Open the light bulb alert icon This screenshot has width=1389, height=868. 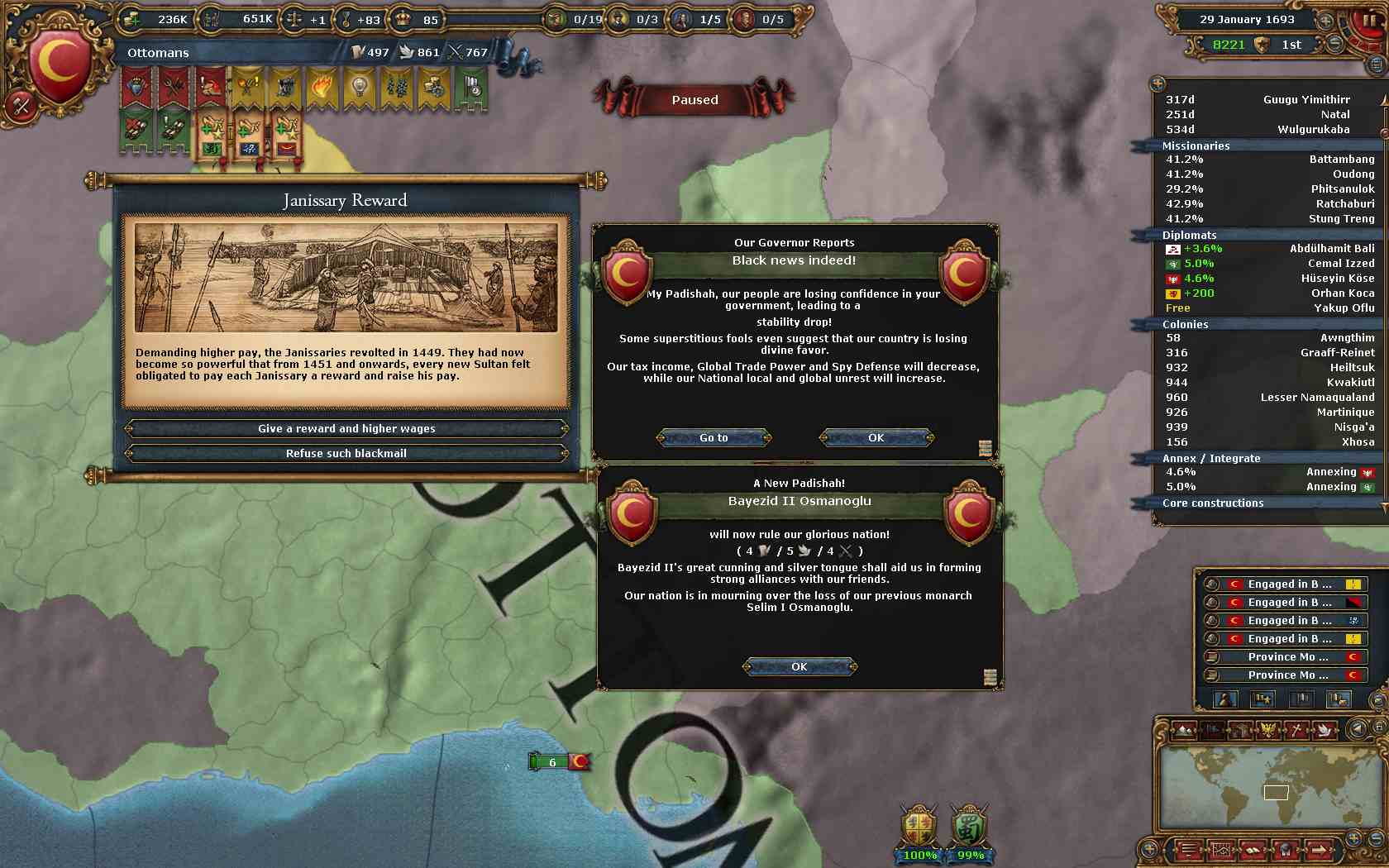(x=360, y=86)
